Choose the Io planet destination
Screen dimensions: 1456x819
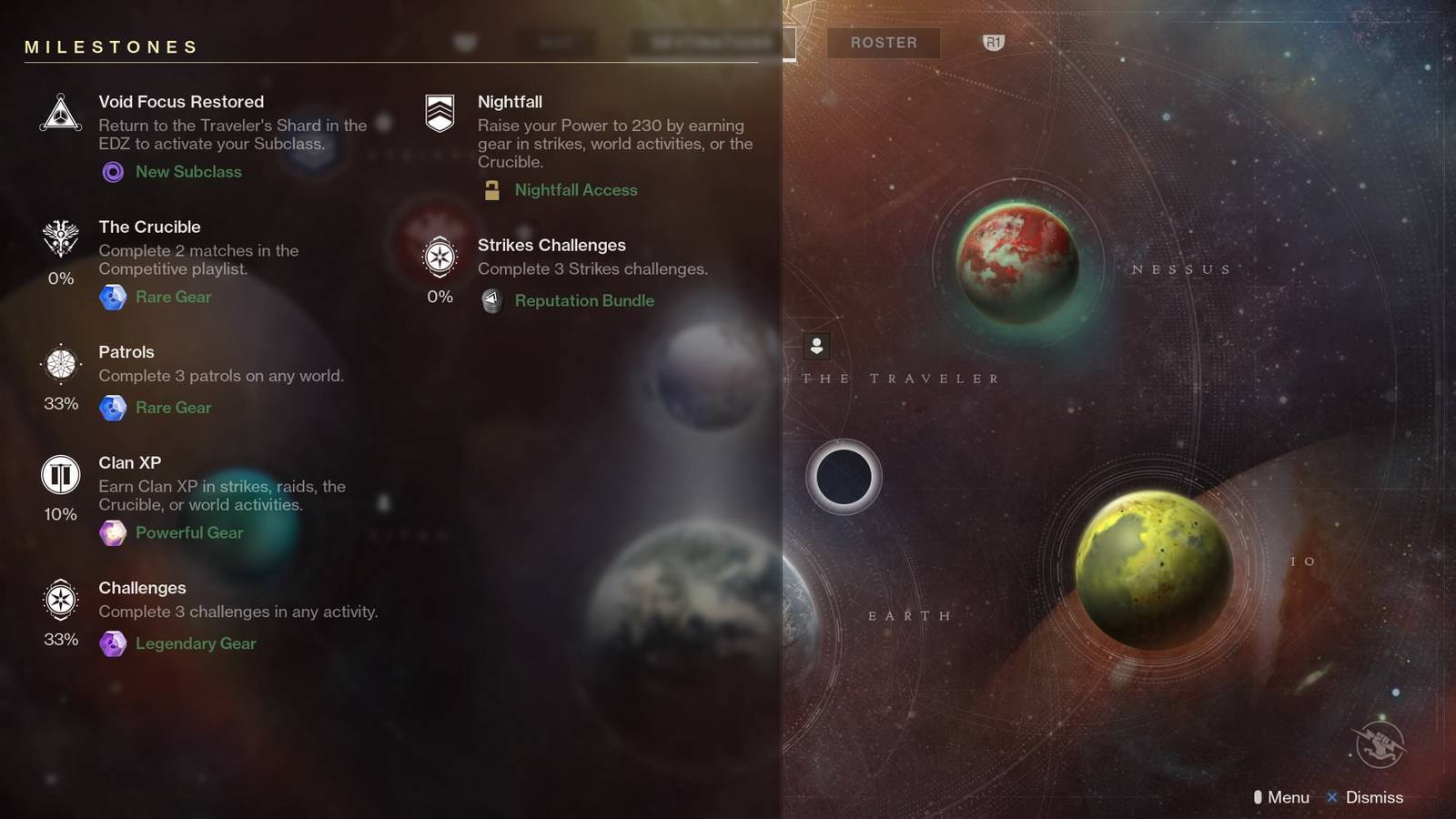1154,569
